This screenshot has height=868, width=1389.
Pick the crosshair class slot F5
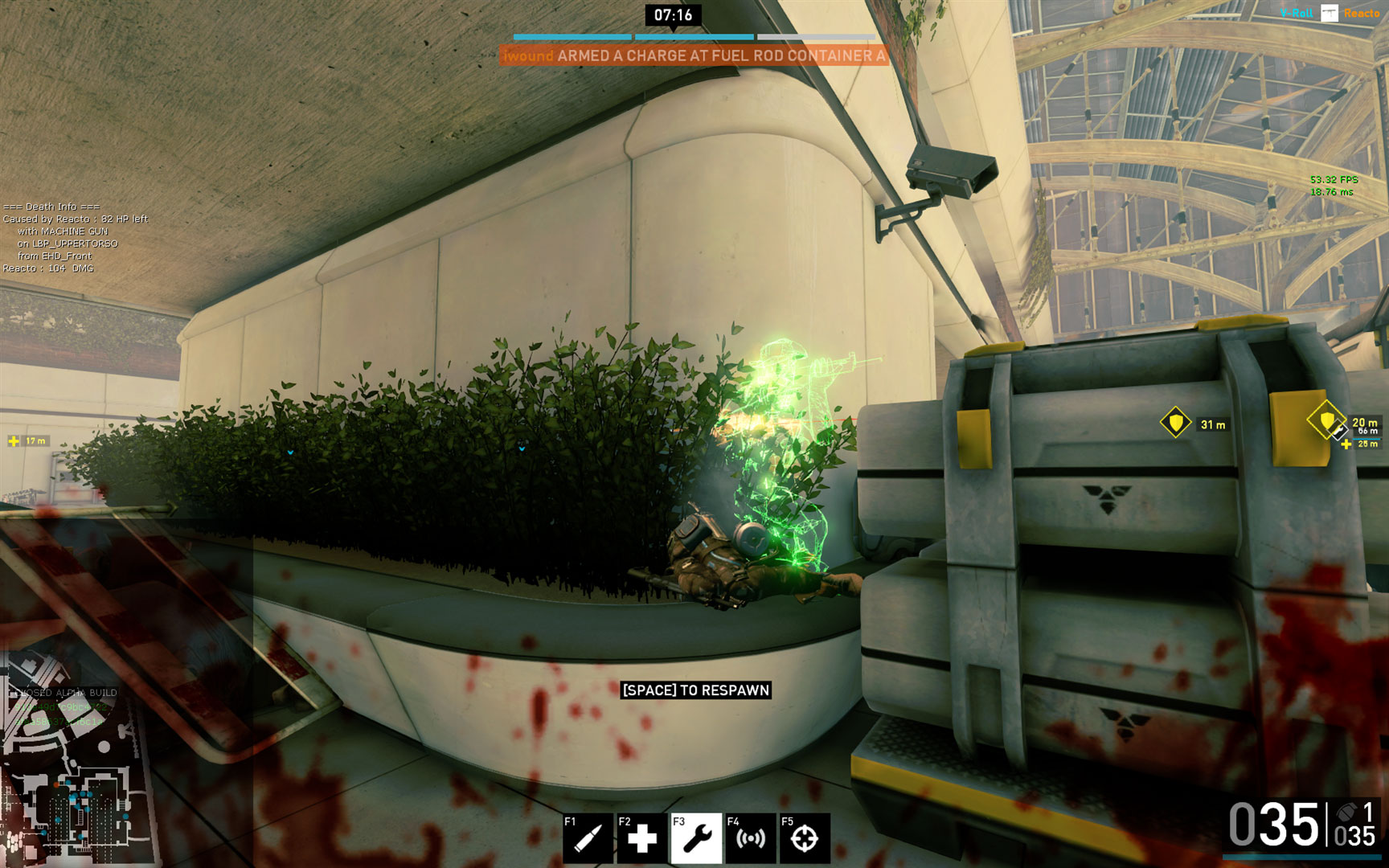pyautogui.click(x=805, y=838)
